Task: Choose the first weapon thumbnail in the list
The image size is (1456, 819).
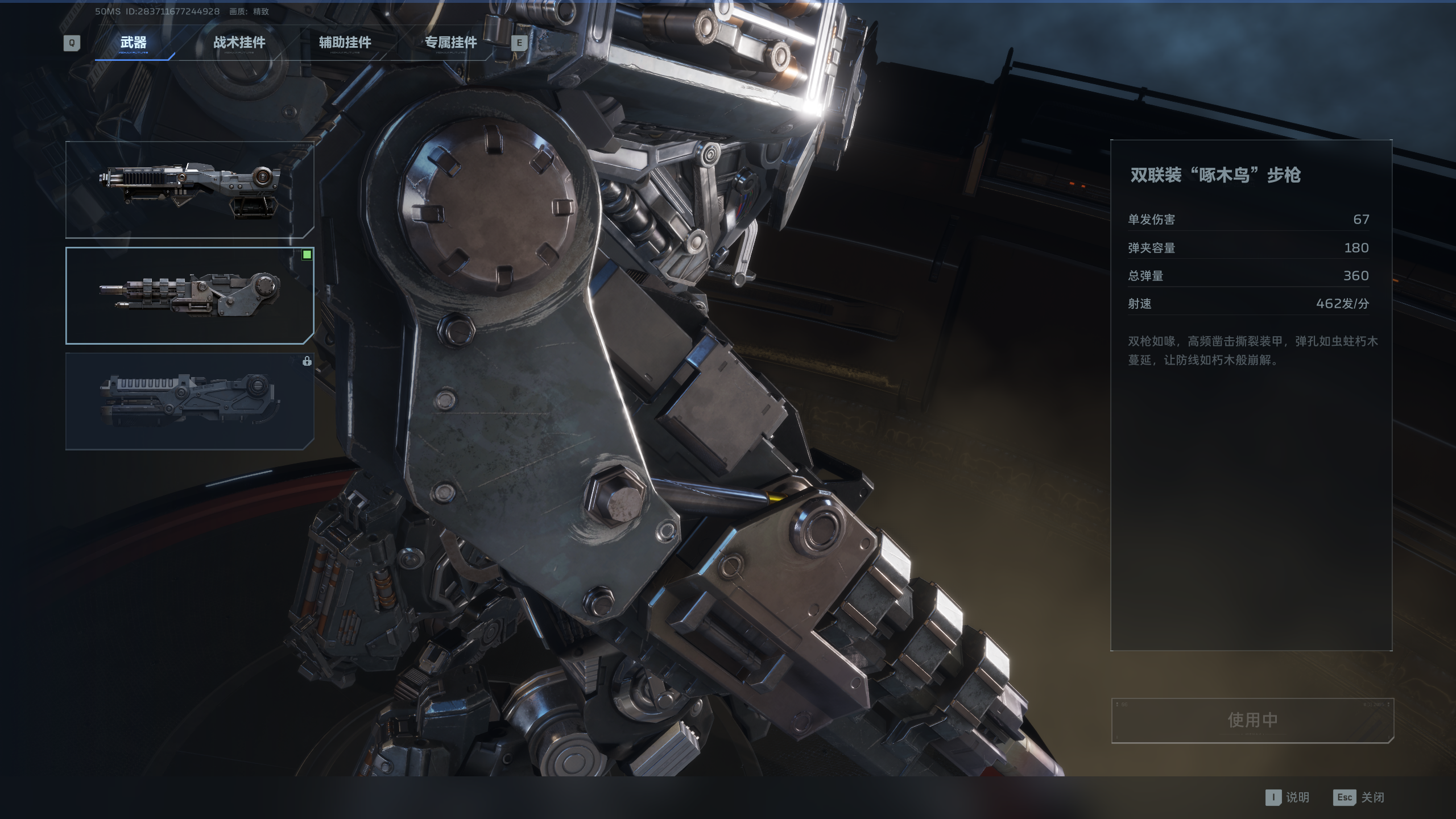Action: point(189,189)
